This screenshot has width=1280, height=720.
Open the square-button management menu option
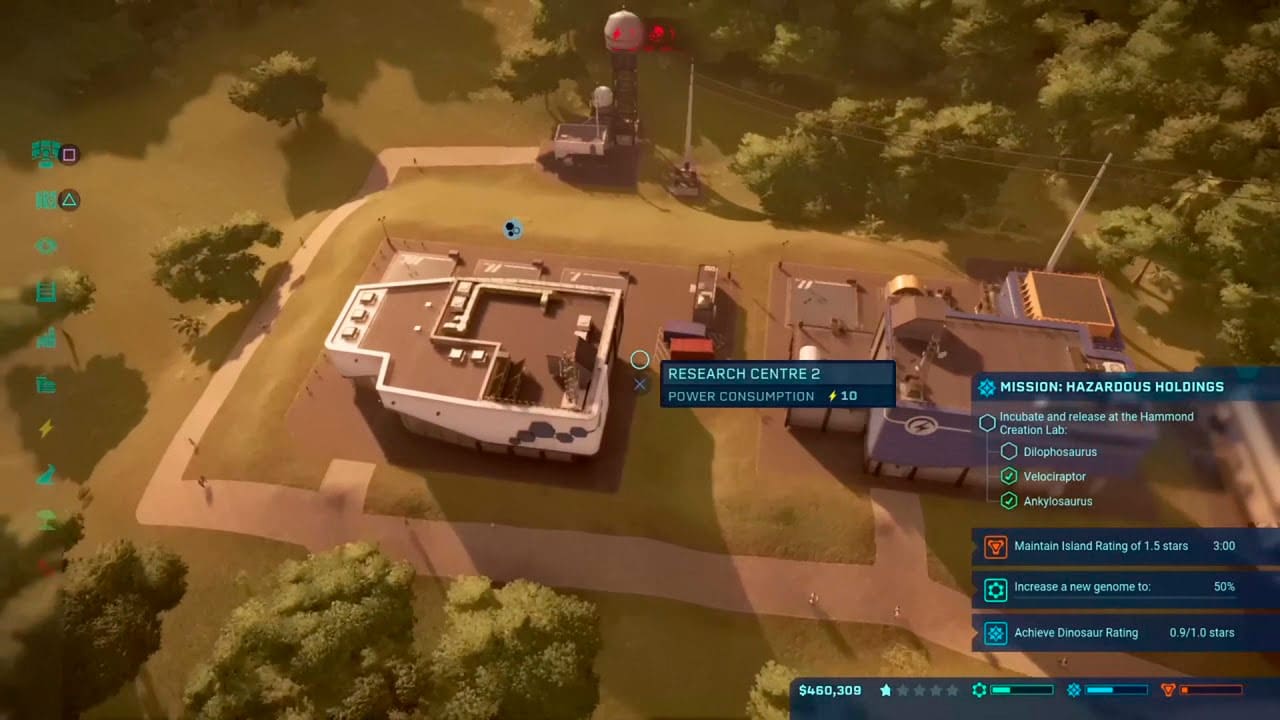click(x=68, y=155)
